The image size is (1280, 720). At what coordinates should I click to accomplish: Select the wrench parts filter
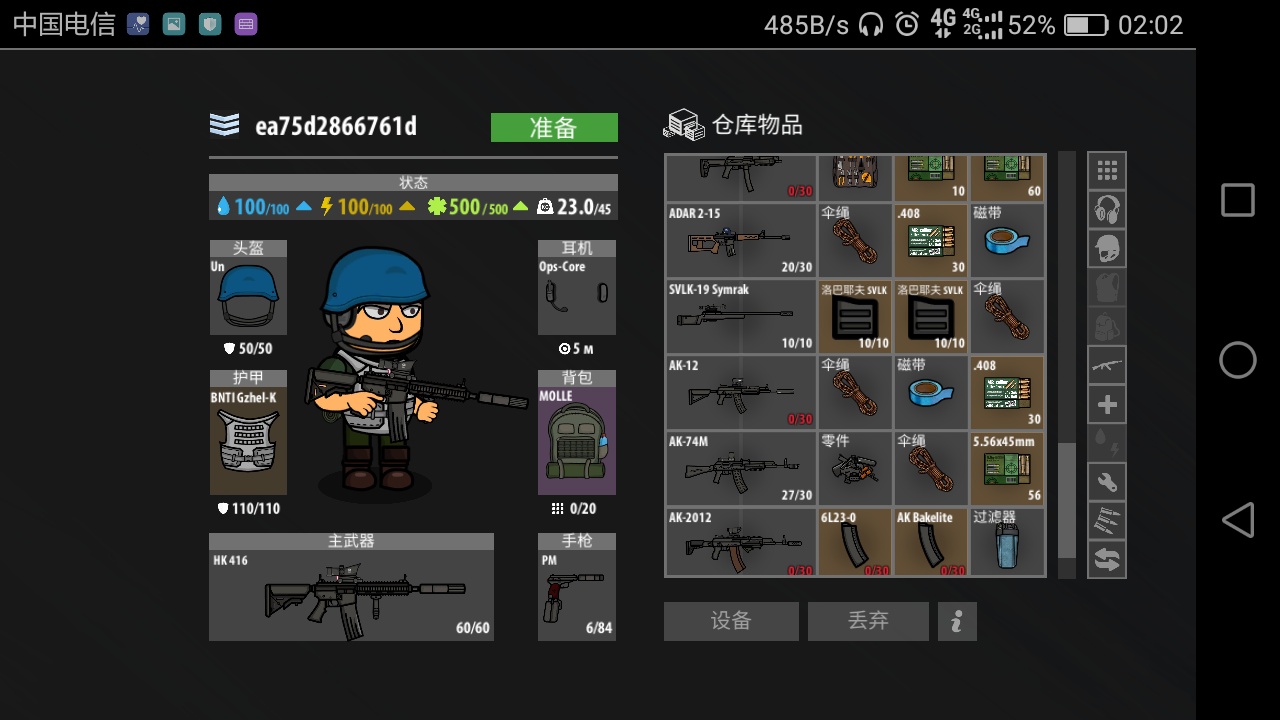[x=1107, y=481]
